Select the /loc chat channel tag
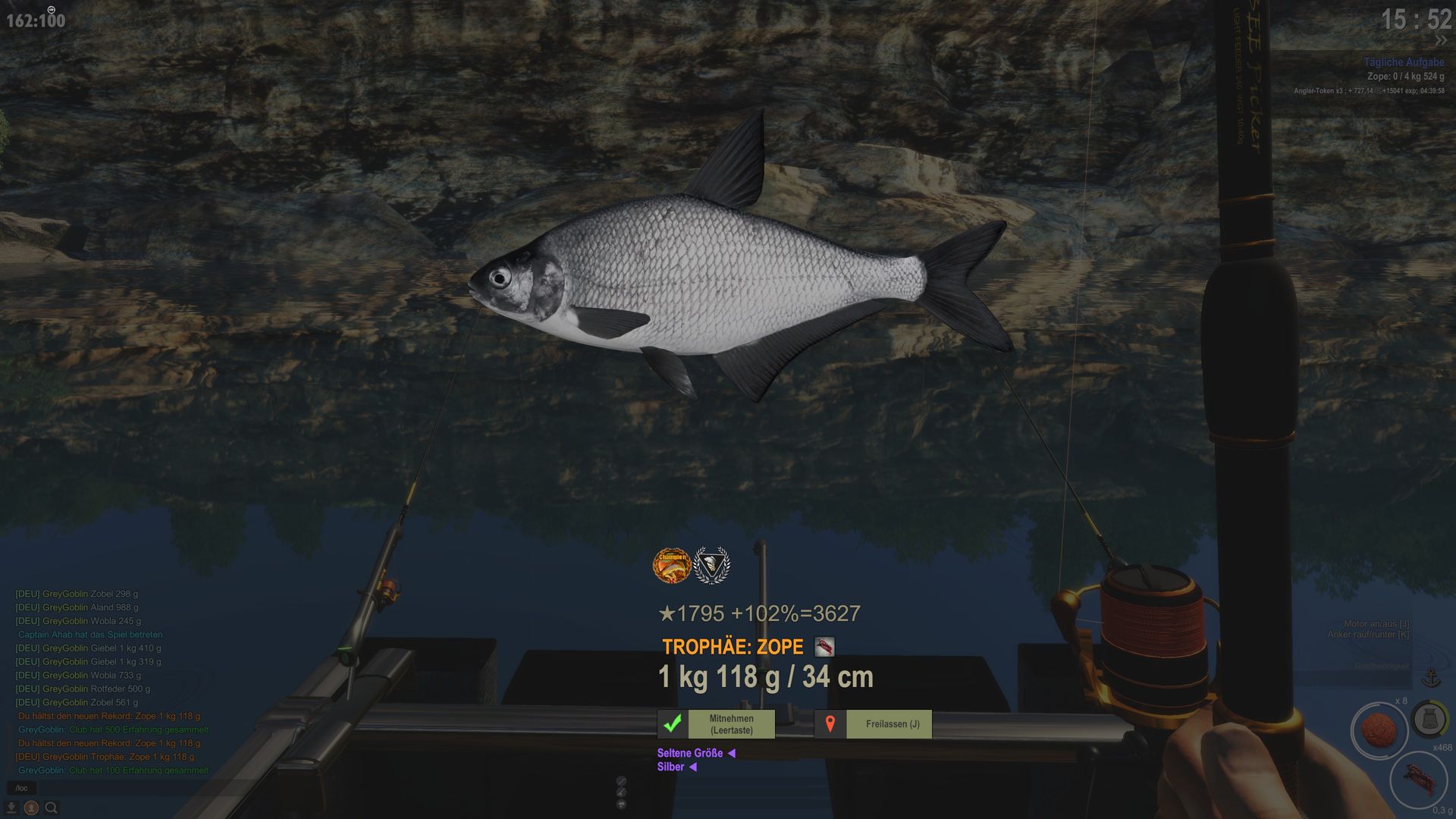This screenshot has height=819, width=1456. (x=21, y=789)
